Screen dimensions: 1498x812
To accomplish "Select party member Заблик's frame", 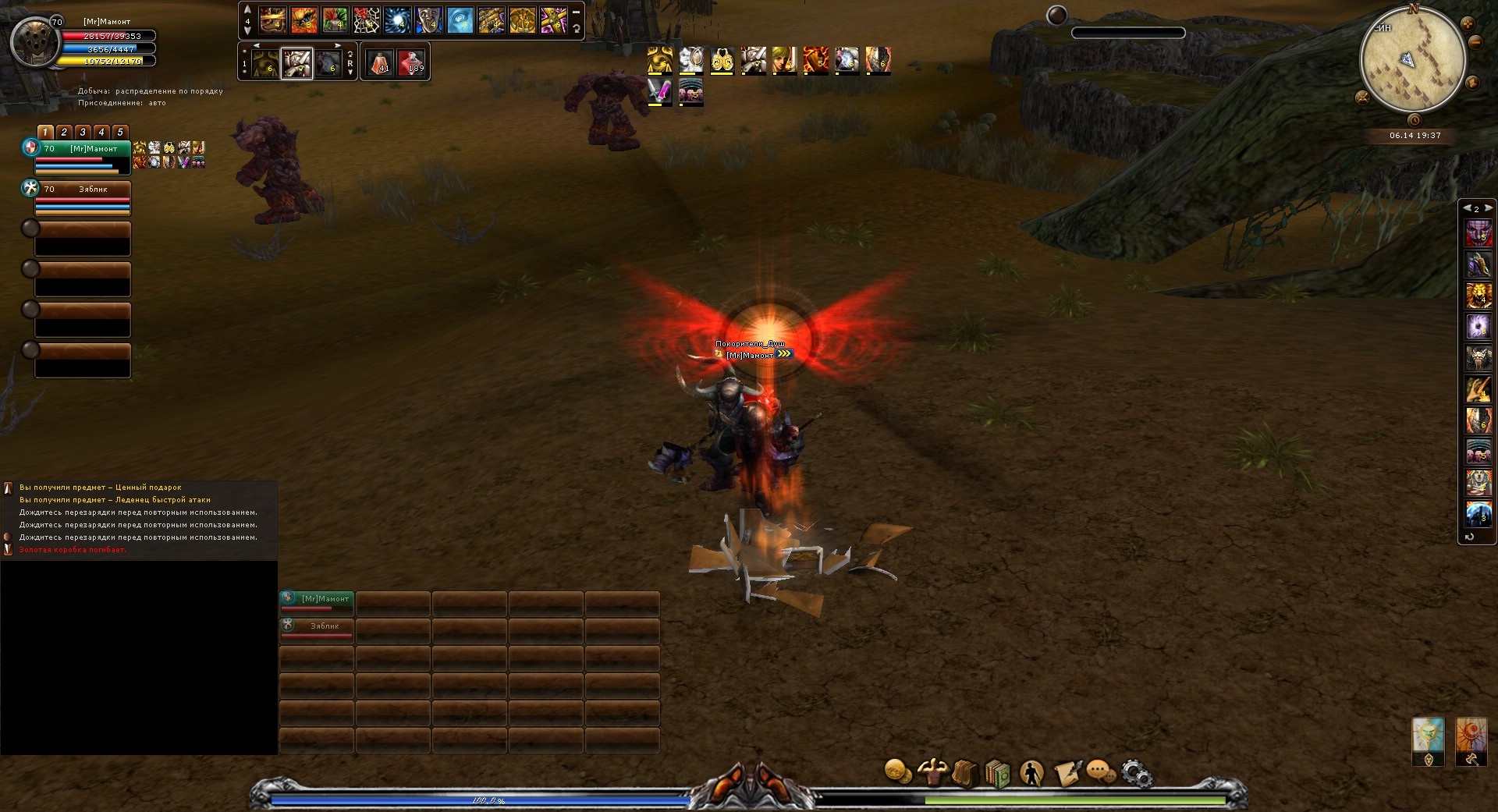I will click(x=83, y=197).
